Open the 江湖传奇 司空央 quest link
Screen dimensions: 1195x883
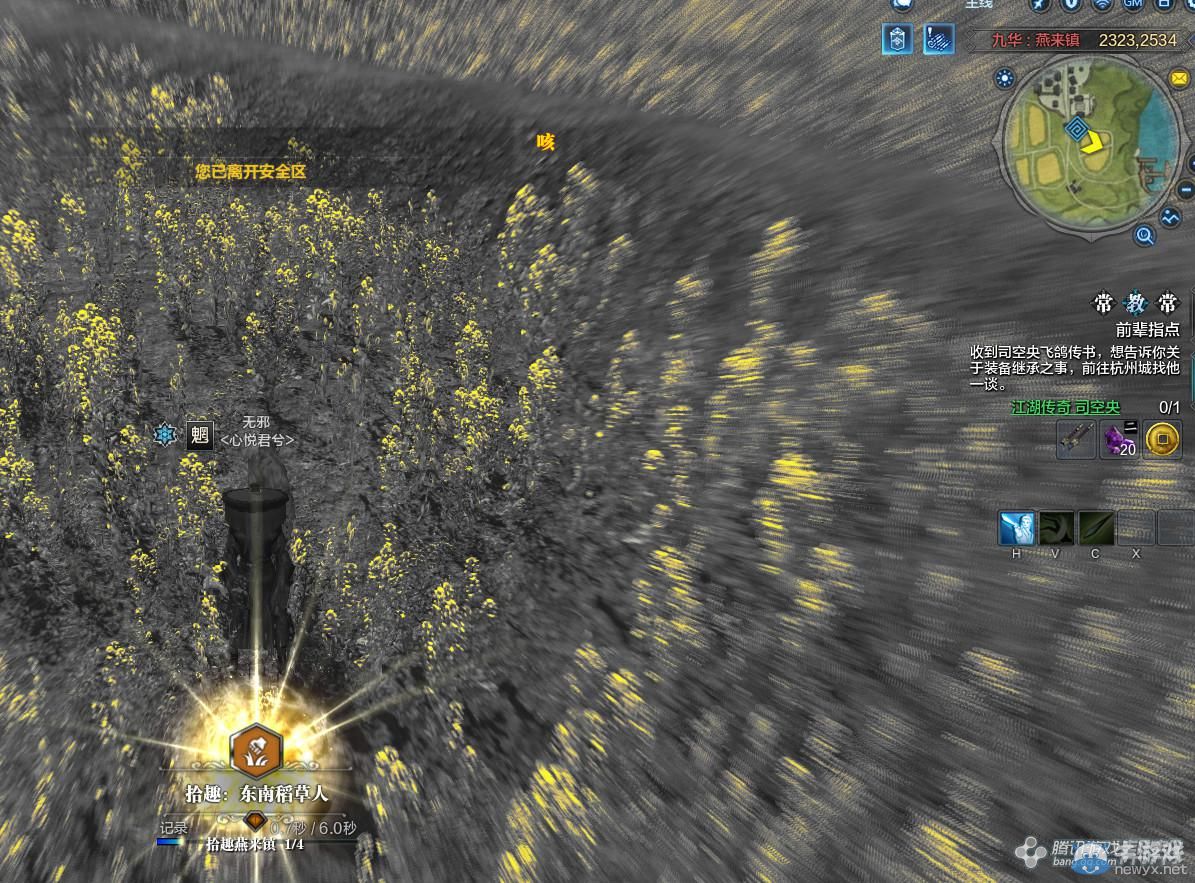[x=1065, y=407]
